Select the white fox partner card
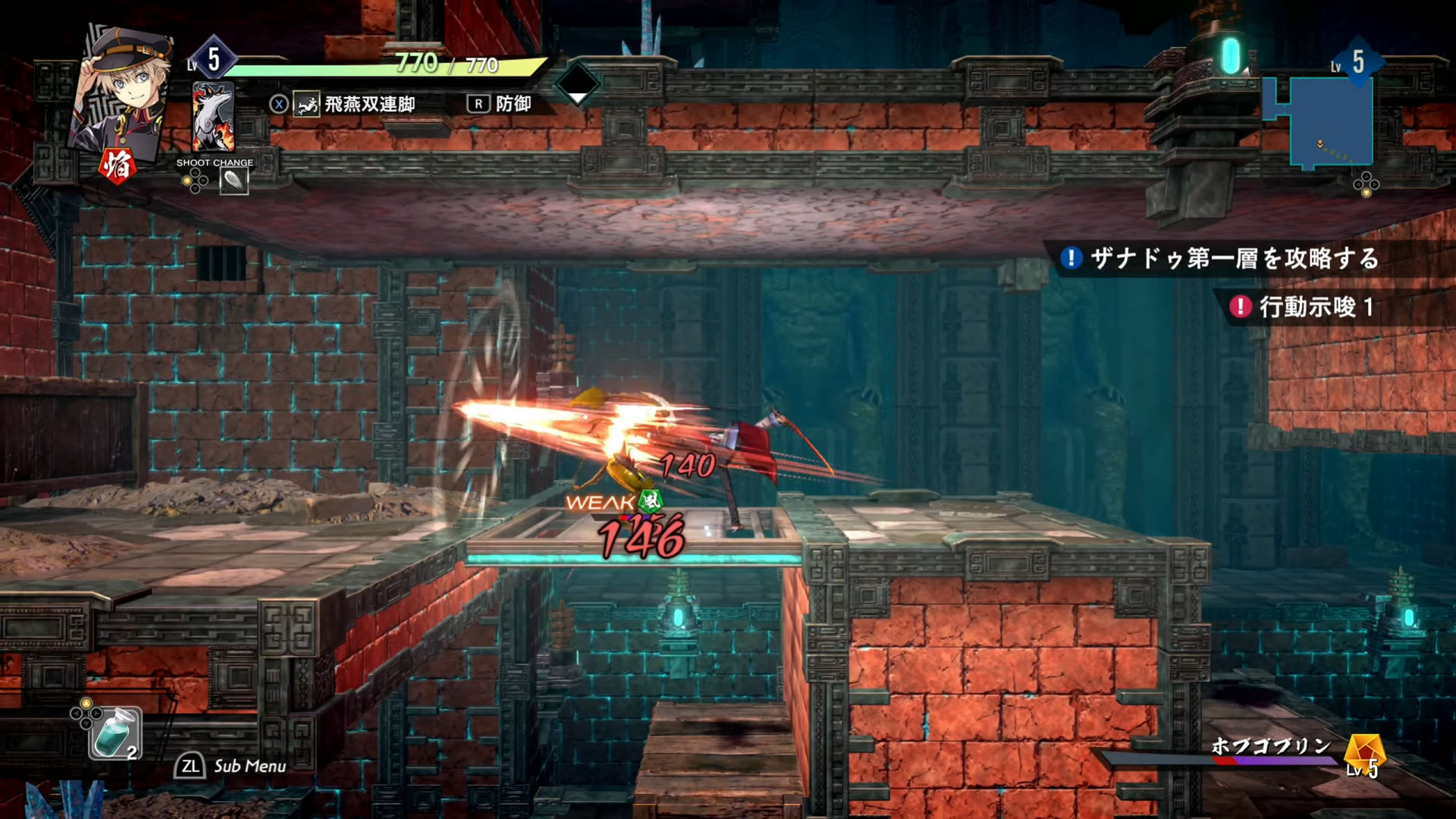 click(213, 118)
